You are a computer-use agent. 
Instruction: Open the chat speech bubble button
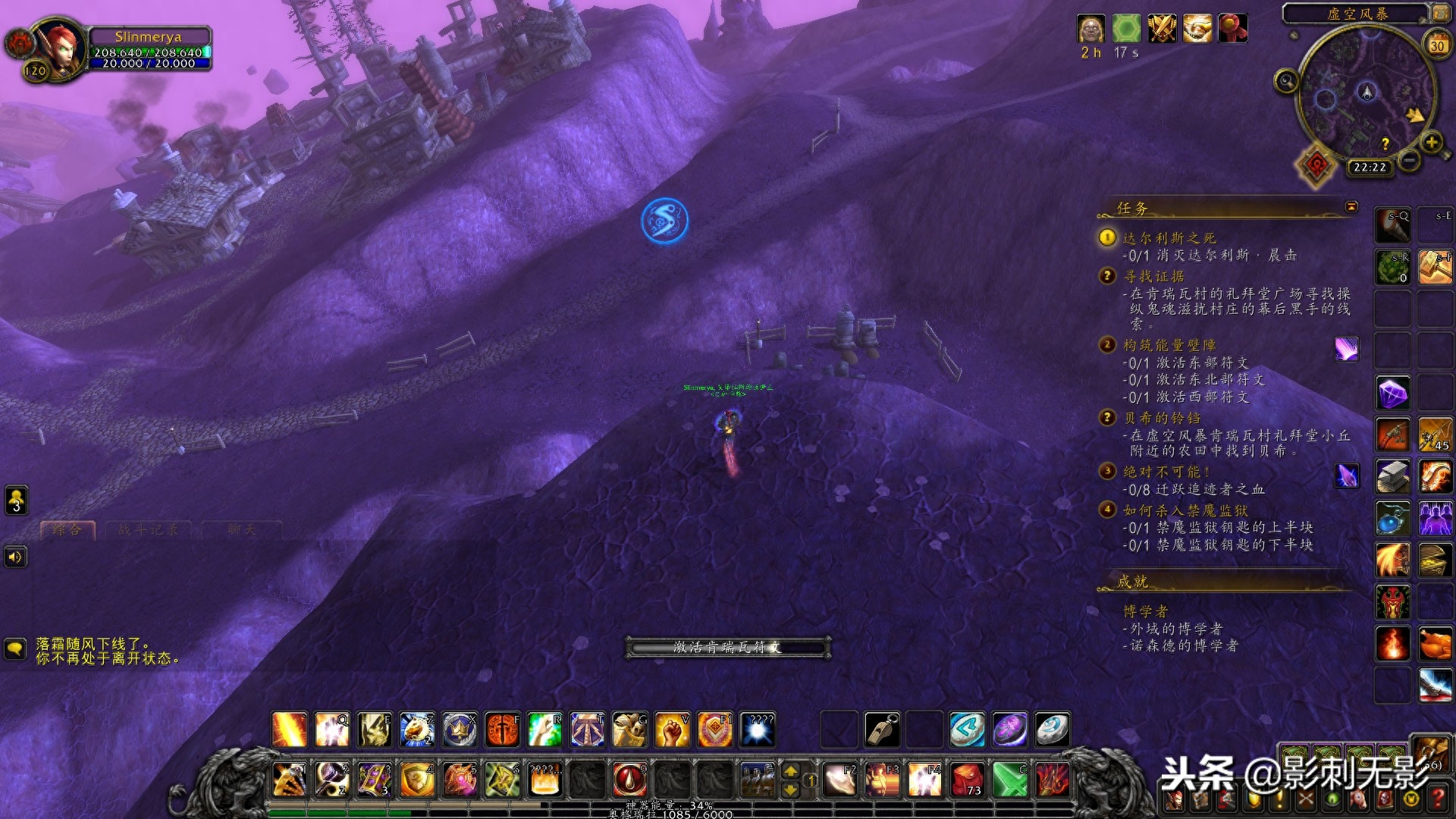click(x=15, y=648)
